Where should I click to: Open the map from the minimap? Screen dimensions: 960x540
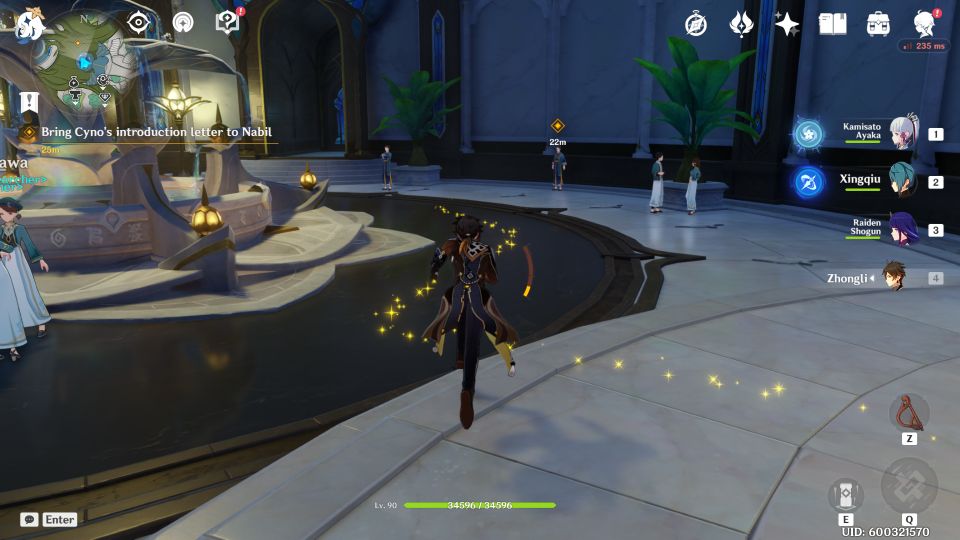click(x=86, y=62)
